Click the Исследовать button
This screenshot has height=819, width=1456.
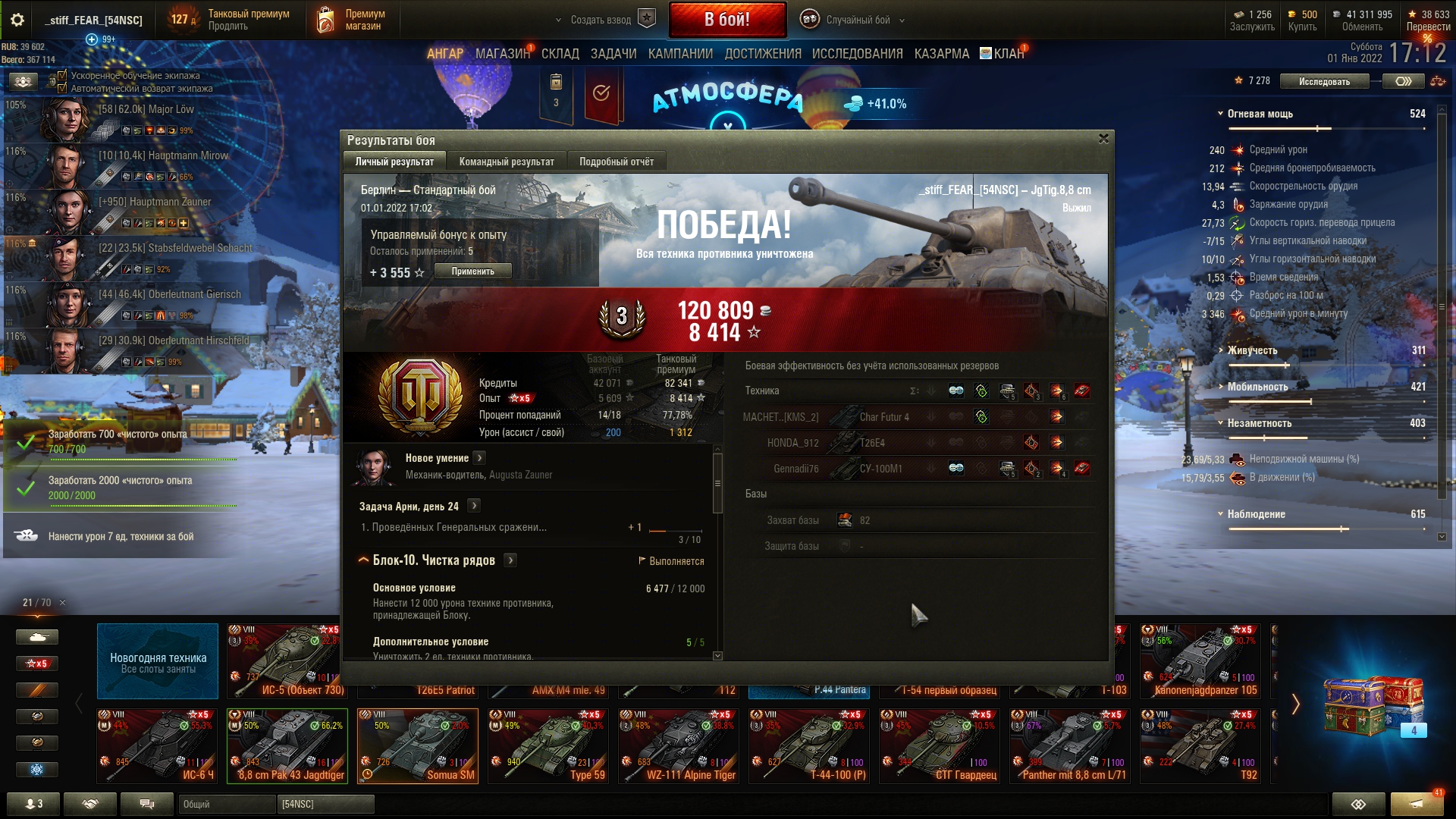point(1323,81)
